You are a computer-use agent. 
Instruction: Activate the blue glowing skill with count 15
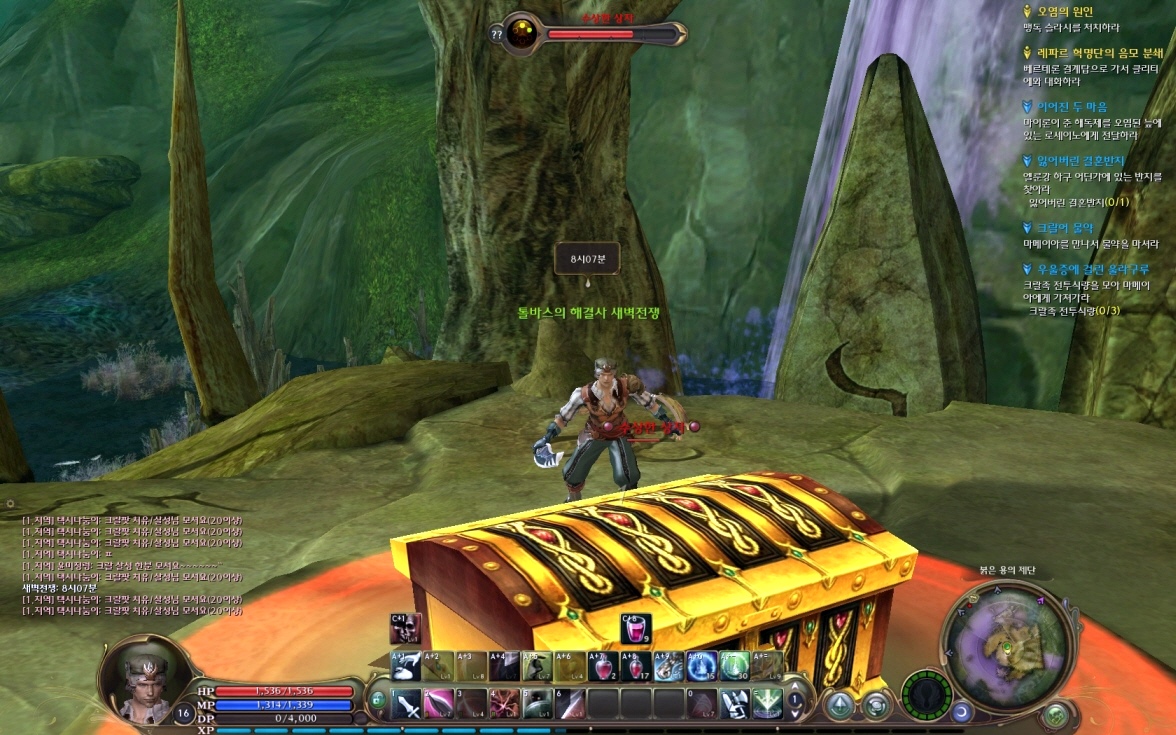701,666
